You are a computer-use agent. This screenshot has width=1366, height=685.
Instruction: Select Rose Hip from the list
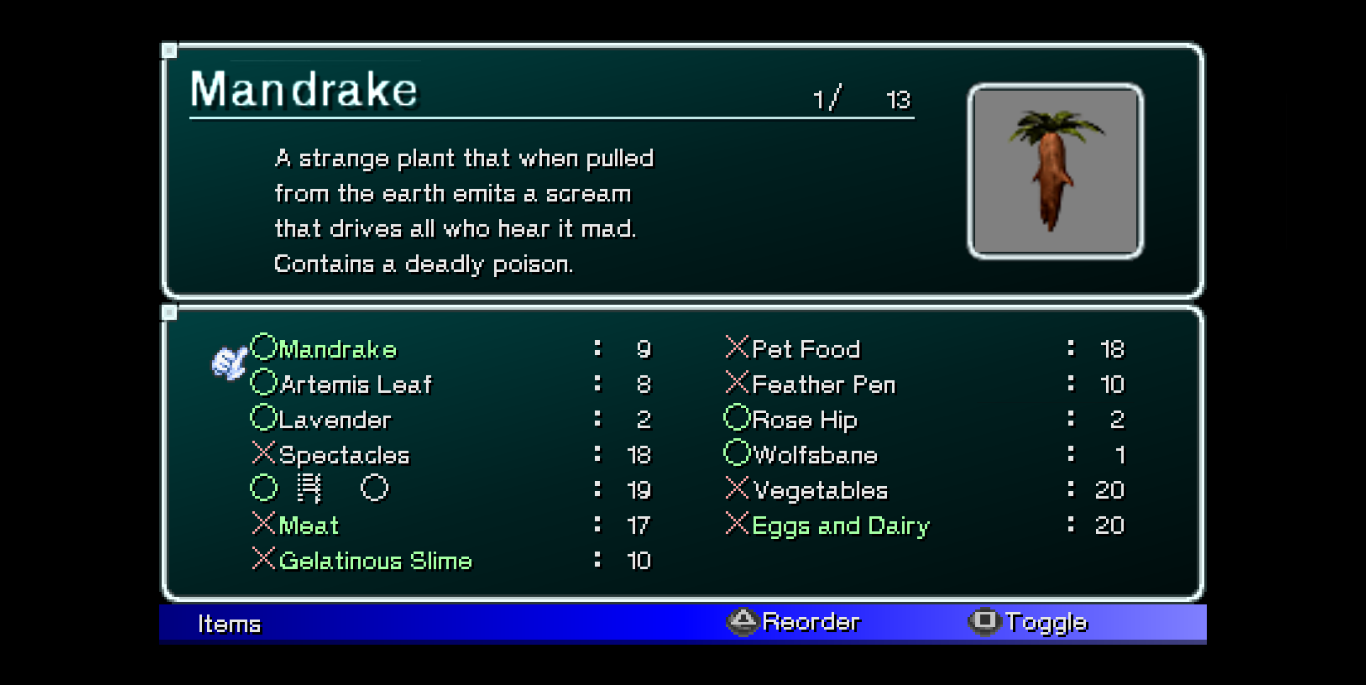[x=804, y=420]
